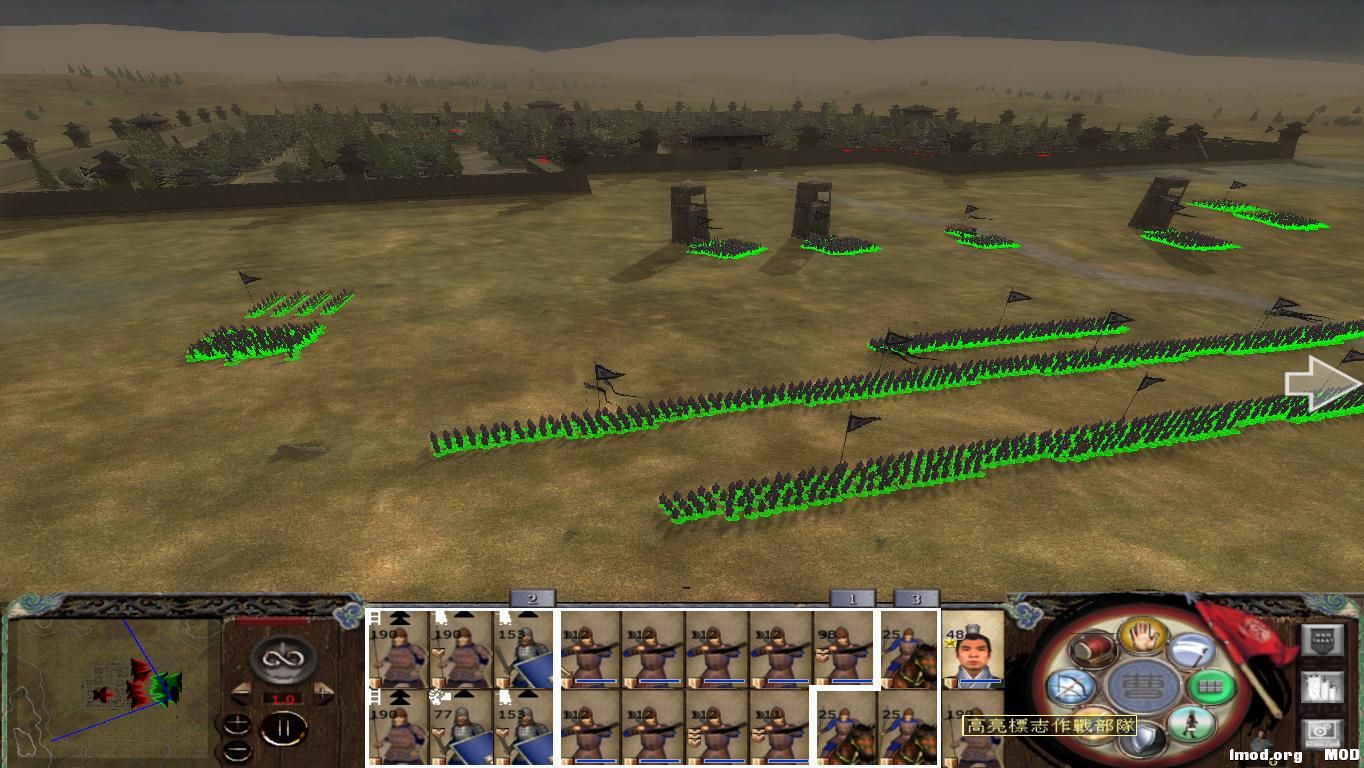Select unit group 1 banner tab
The image size is (1364, 768).
852,597
